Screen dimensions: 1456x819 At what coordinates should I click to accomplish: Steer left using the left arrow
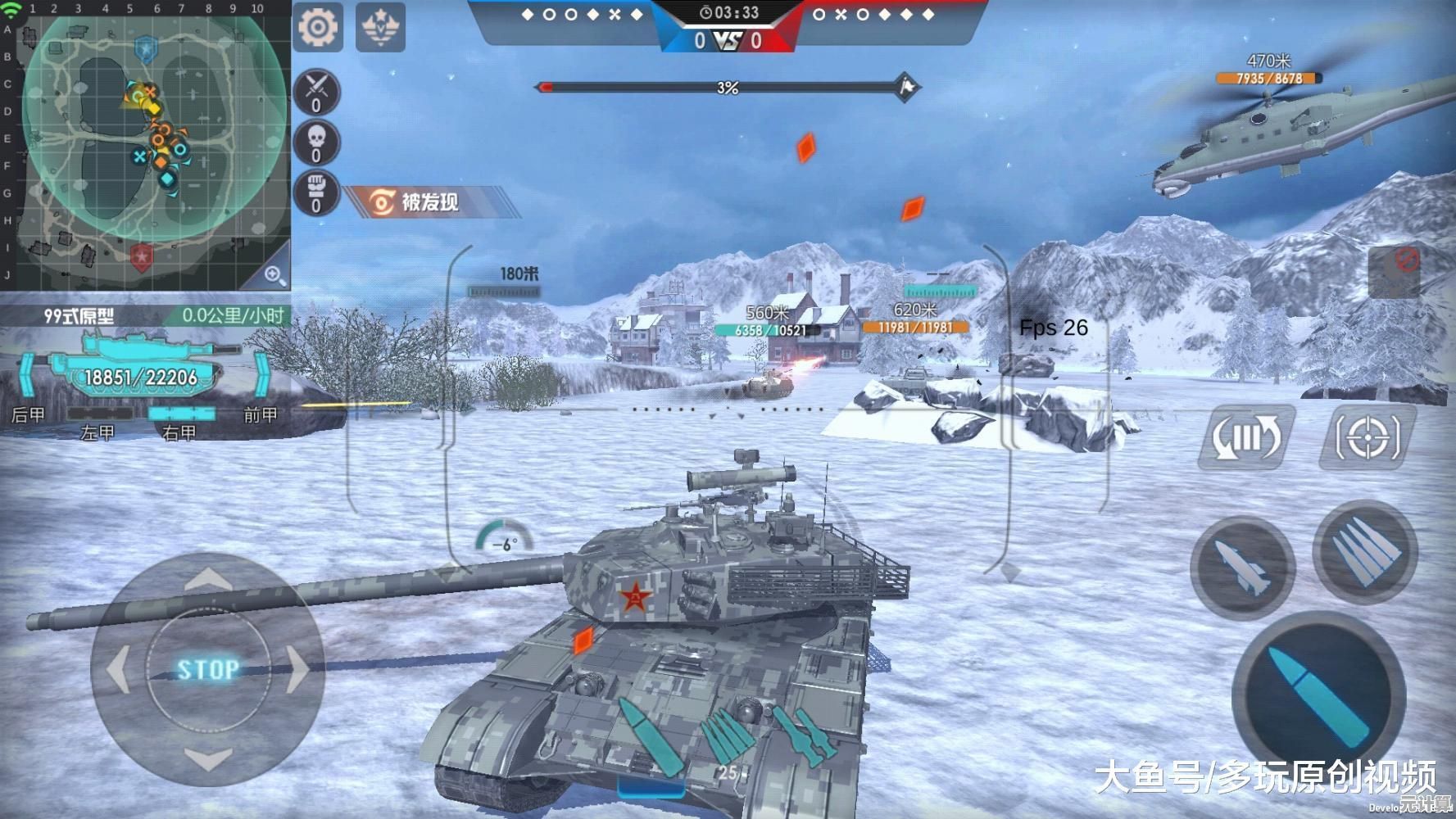click(x=119, y=669)
